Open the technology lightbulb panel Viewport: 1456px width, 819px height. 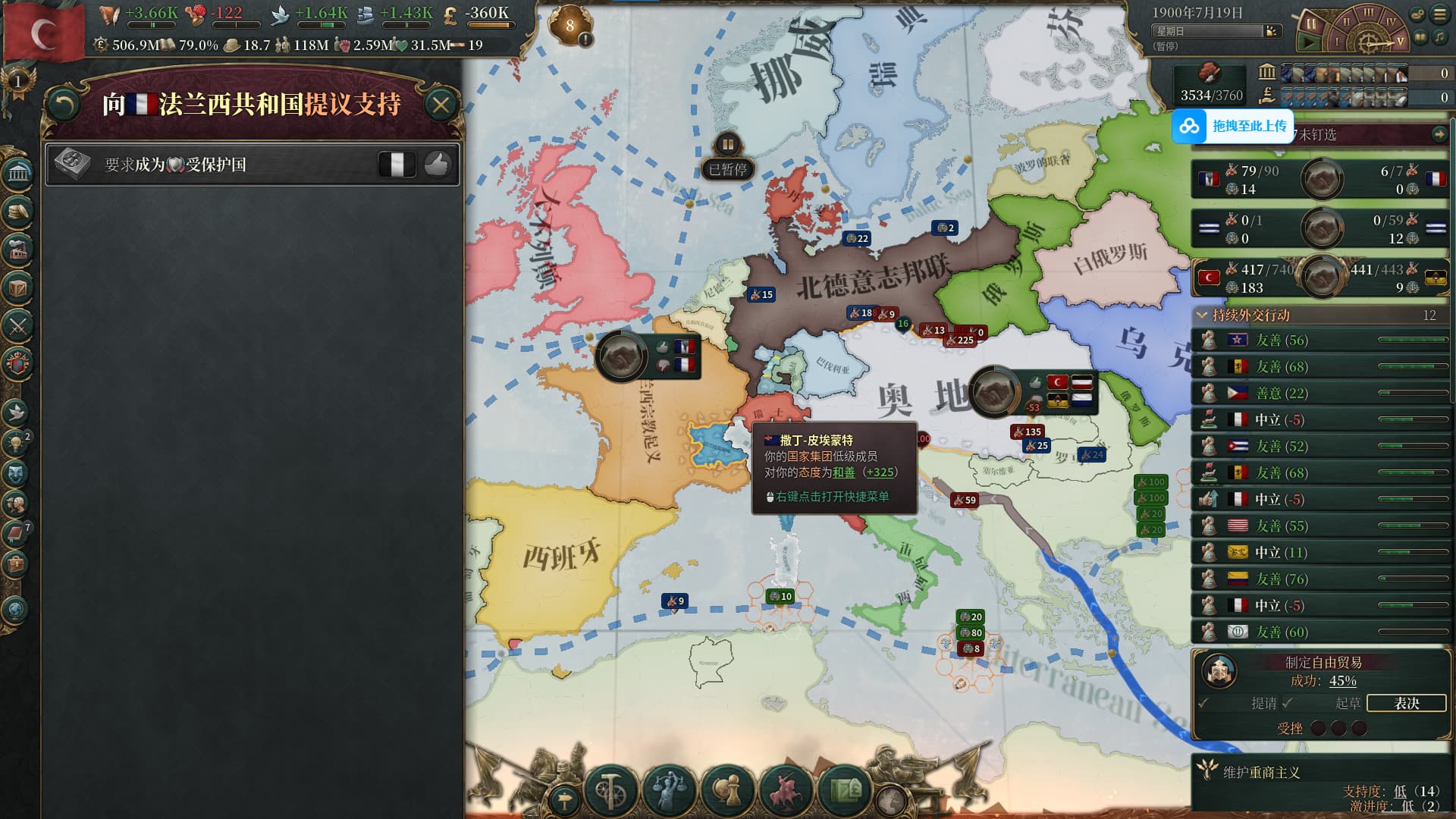17,442
